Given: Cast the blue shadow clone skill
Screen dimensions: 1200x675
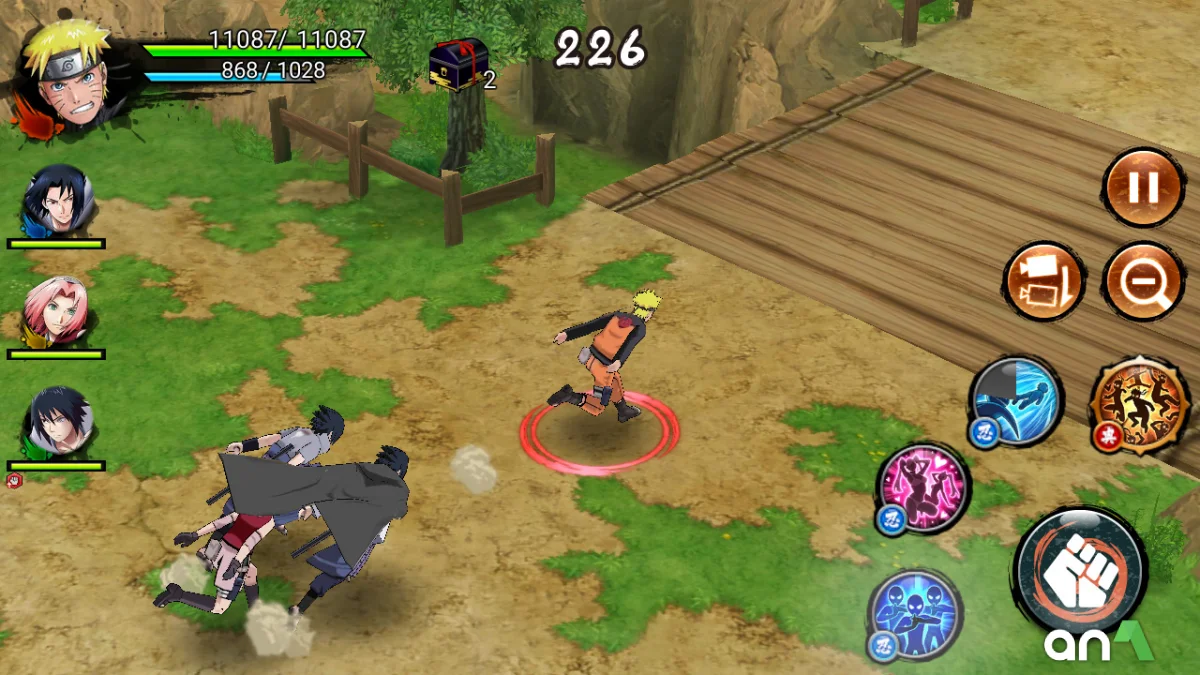Looking at the screenshot, I should click(914, 612).
